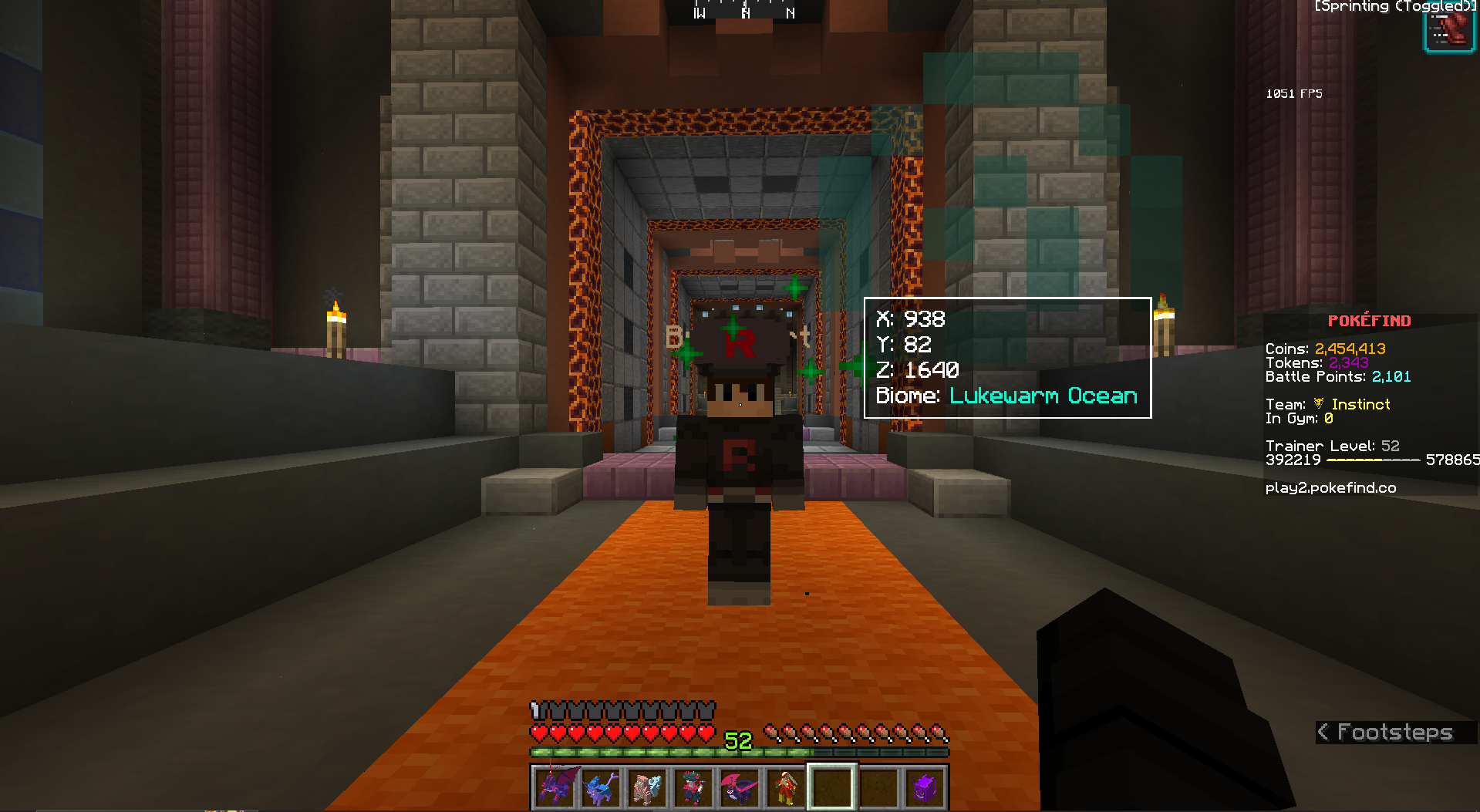Viewport: 1480px width, 812px height.
Task: Select the blue-hatted purple creature slot
Action: tap(602, 787)
